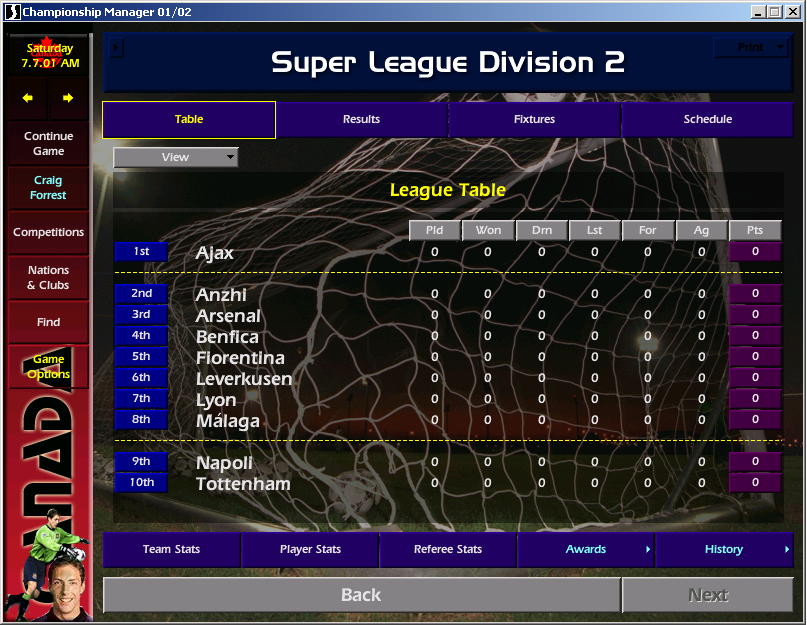This screenshot has width=807, height=625.
Task: Open the Competitions menu
Action: click(x=48, y=232)
